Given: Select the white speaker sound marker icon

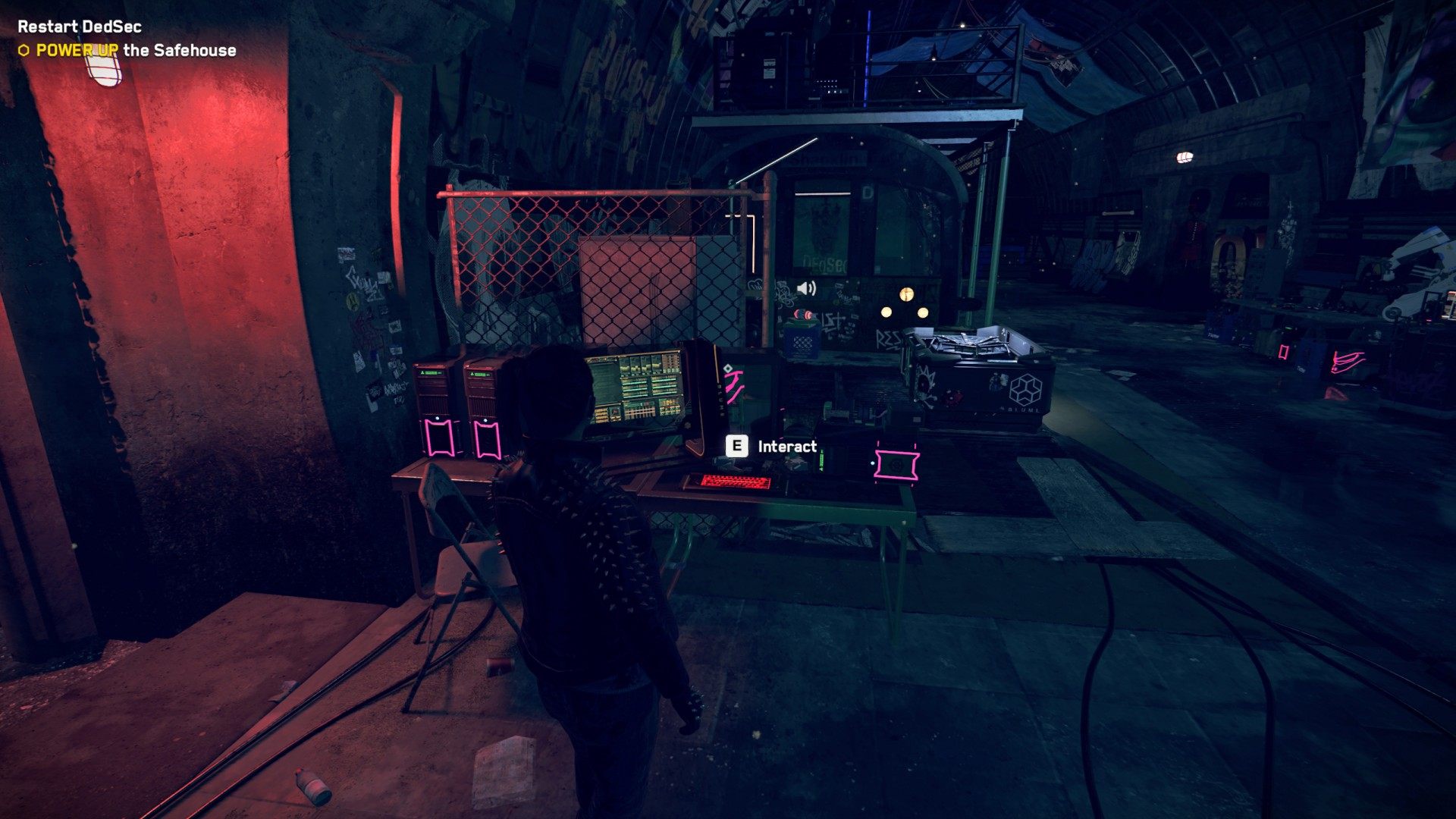Looking at the screenshot, I should click(x=806, y=288).
